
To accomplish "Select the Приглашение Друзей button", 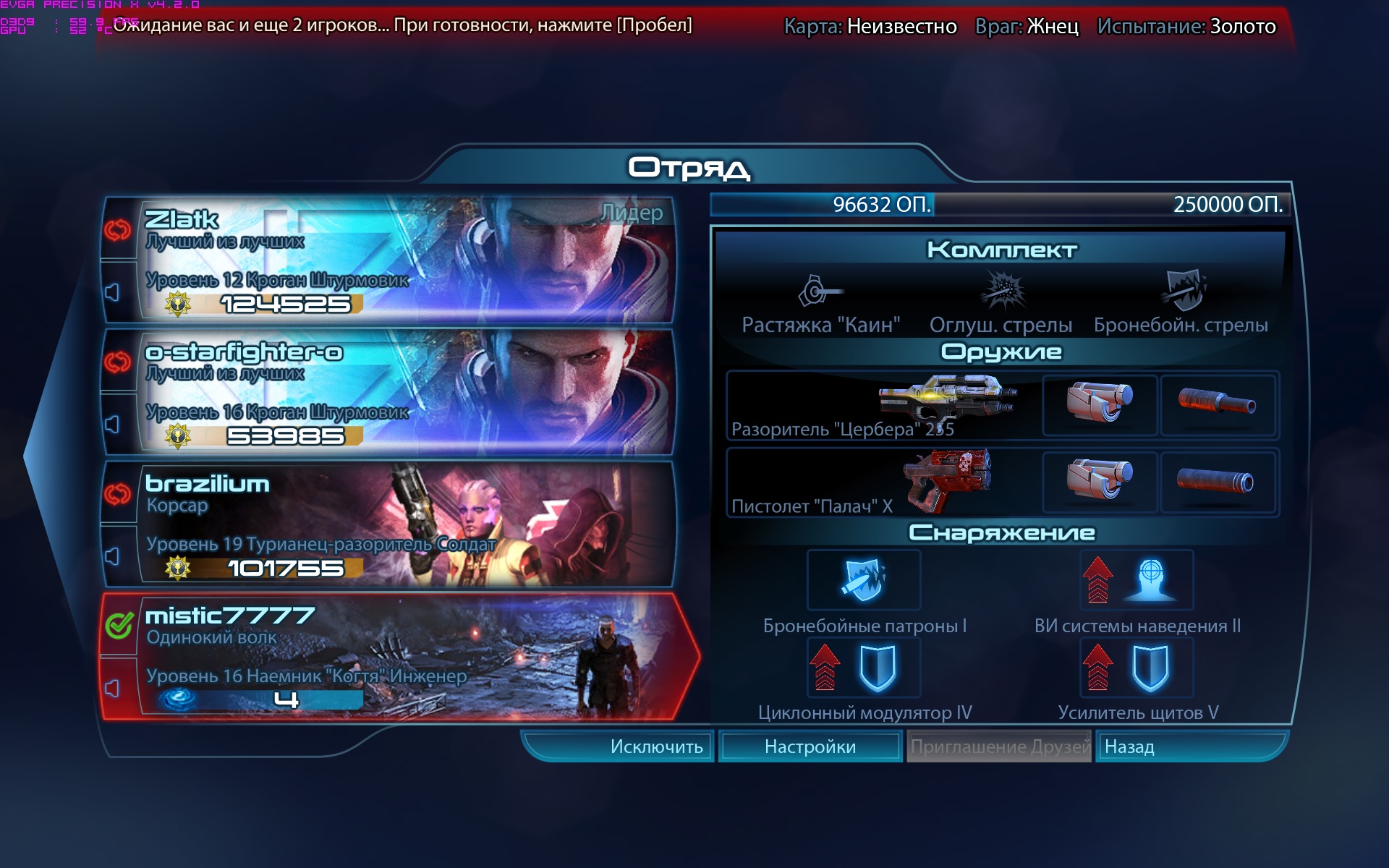I will 999,746.
